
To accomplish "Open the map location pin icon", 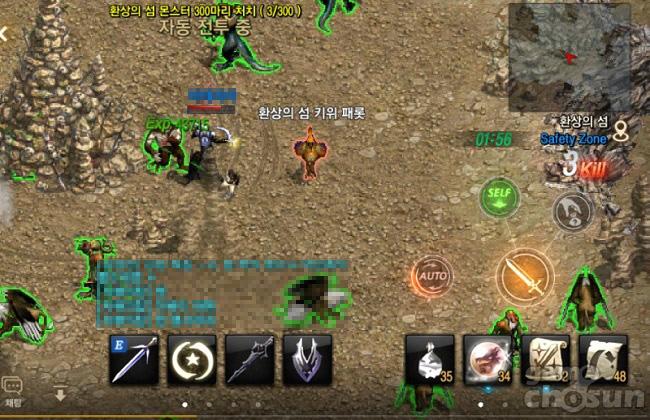I will point(621,130).
